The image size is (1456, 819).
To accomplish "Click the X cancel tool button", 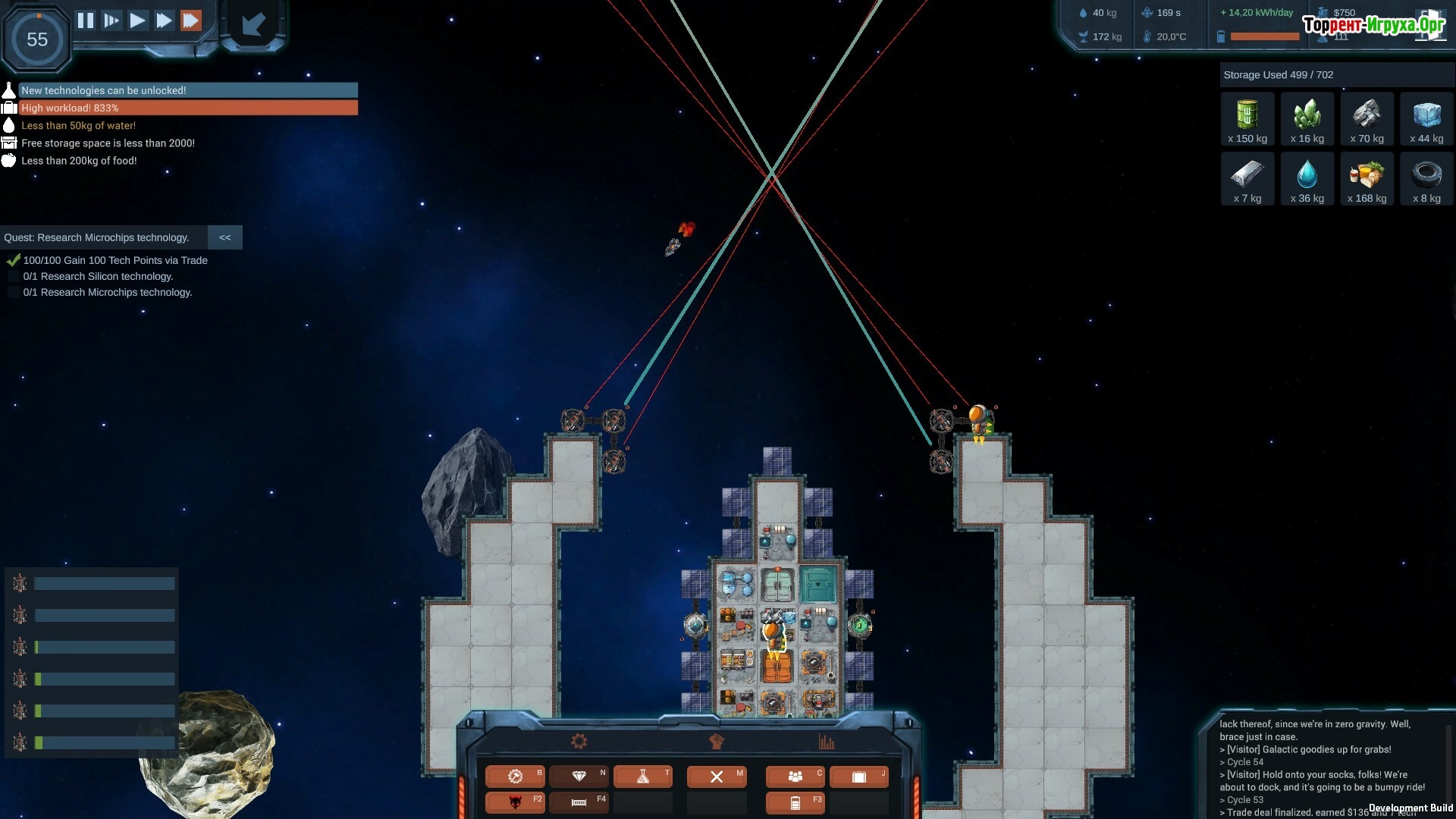I will [x=717, y=776].
